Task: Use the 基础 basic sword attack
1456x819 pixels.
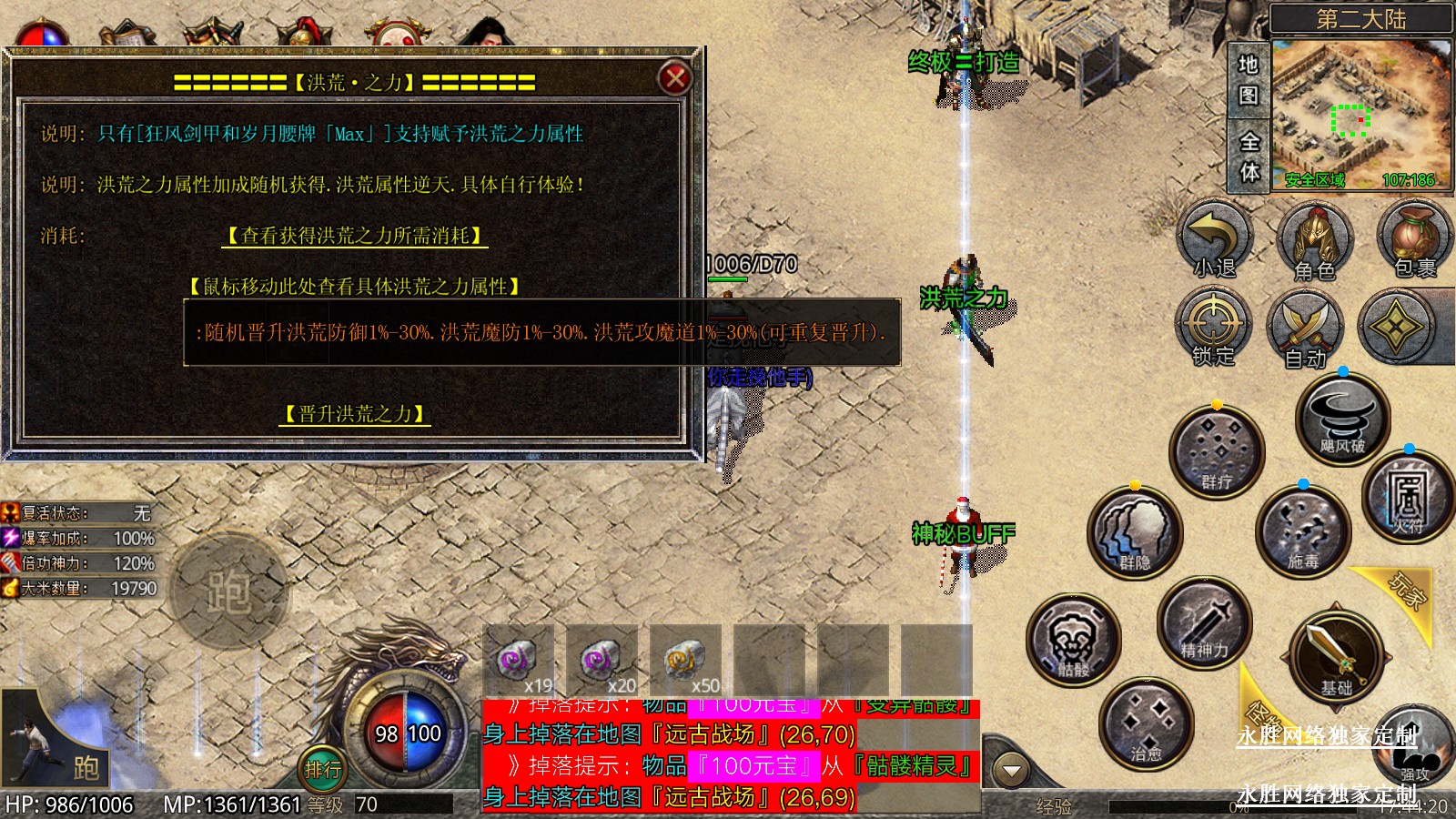Action: [x=1336, y=657]
